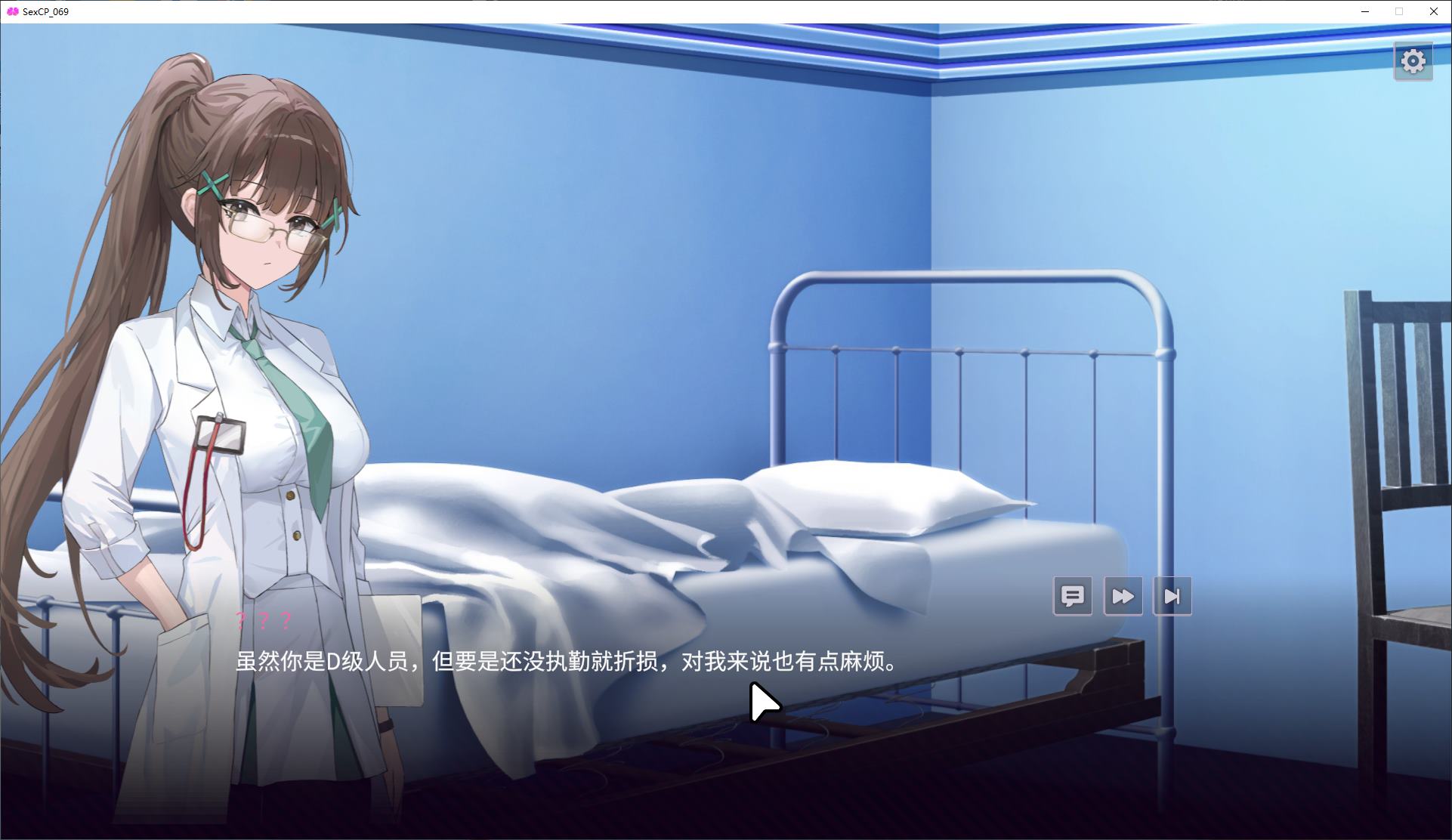Toggle auto-skip with the double-arrow button
The height and width of the screenshot is (840, 1452).
pyautogui.click(x=1123, y=596)
